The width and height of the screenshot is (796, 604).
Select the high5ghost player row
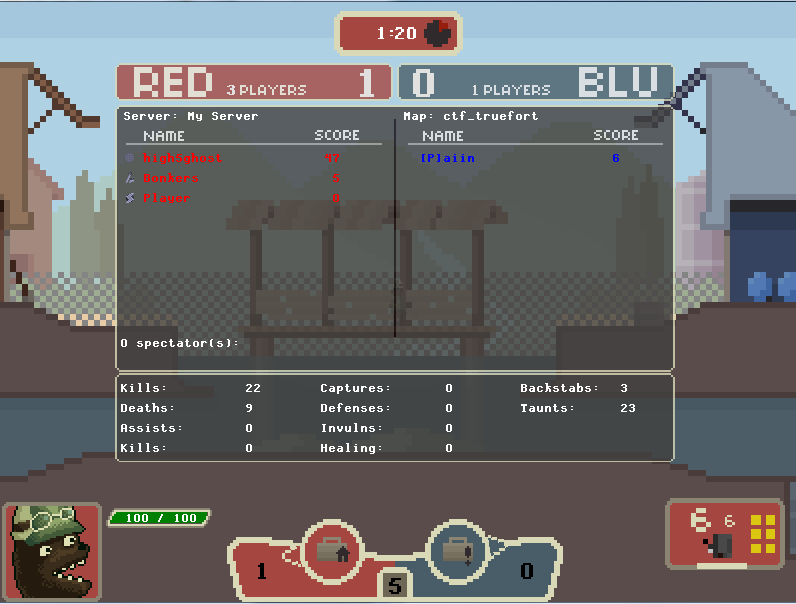pos(183,158)
